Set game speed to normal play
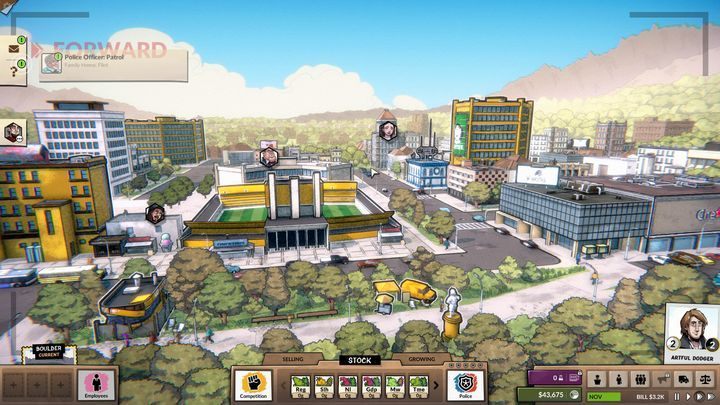The image size is (720, 405). click(x=689, y=397)
